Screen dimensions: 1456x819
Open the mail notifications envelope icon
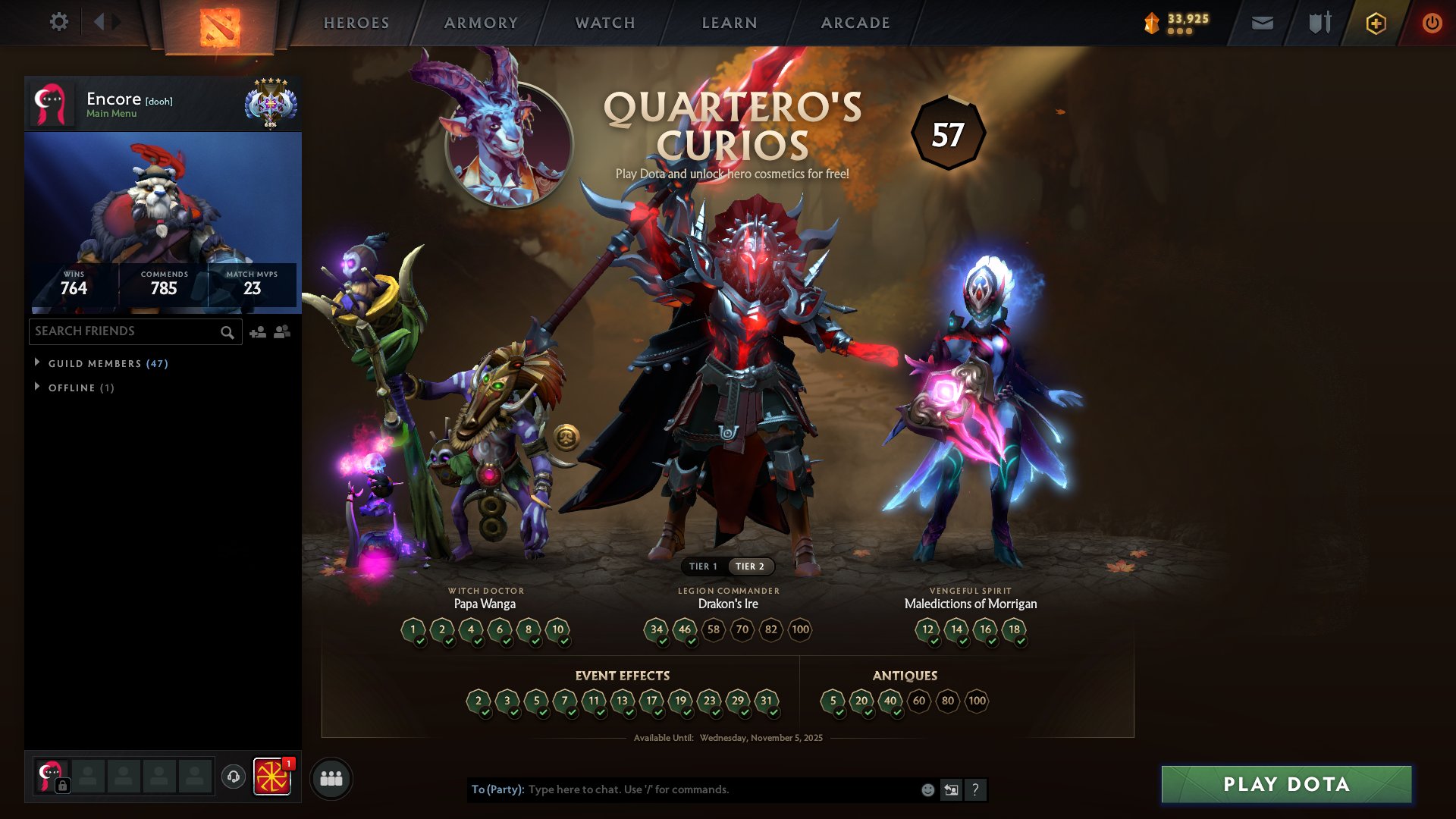pos(1262,22)
